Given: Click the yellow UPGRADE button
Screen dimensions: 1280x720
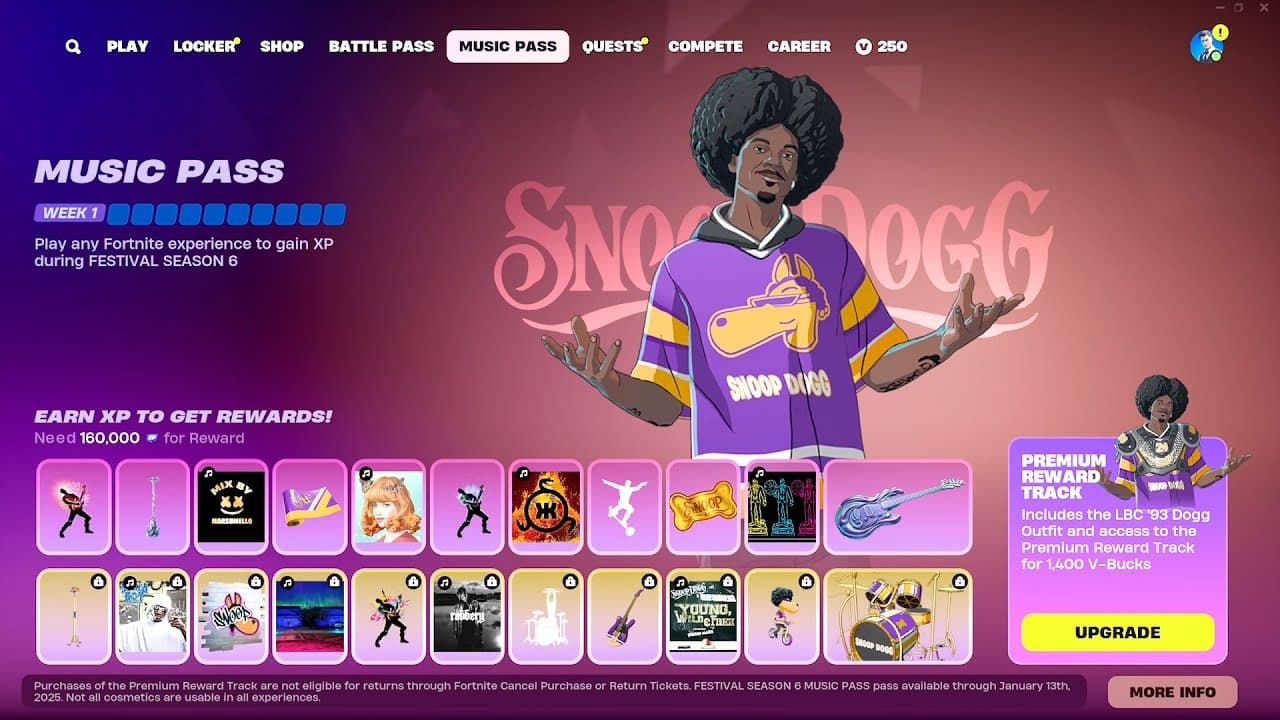Looking at the screenshot, I should point(1117,632).
